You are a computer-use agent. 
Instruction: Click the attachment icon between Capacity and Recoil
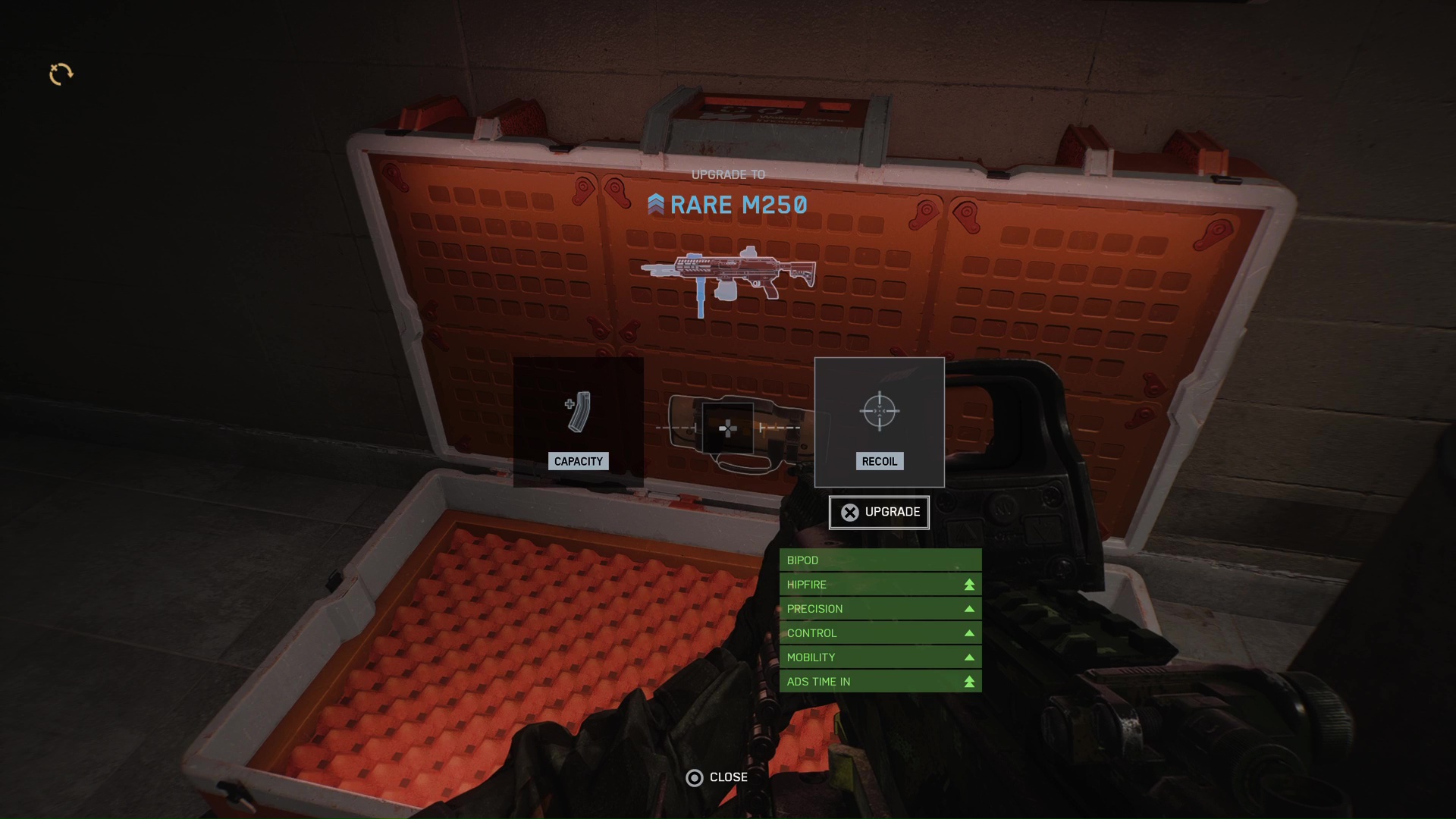point(726,429)
